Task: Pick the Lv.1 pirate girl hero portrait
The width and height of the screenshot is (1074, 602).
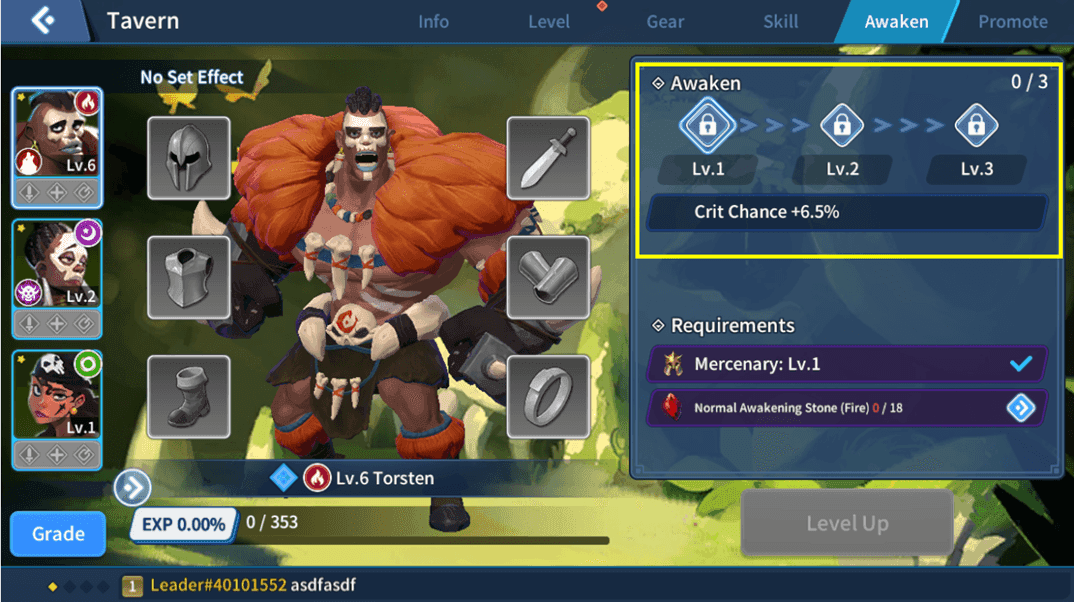Action: [x=57, y=395]
